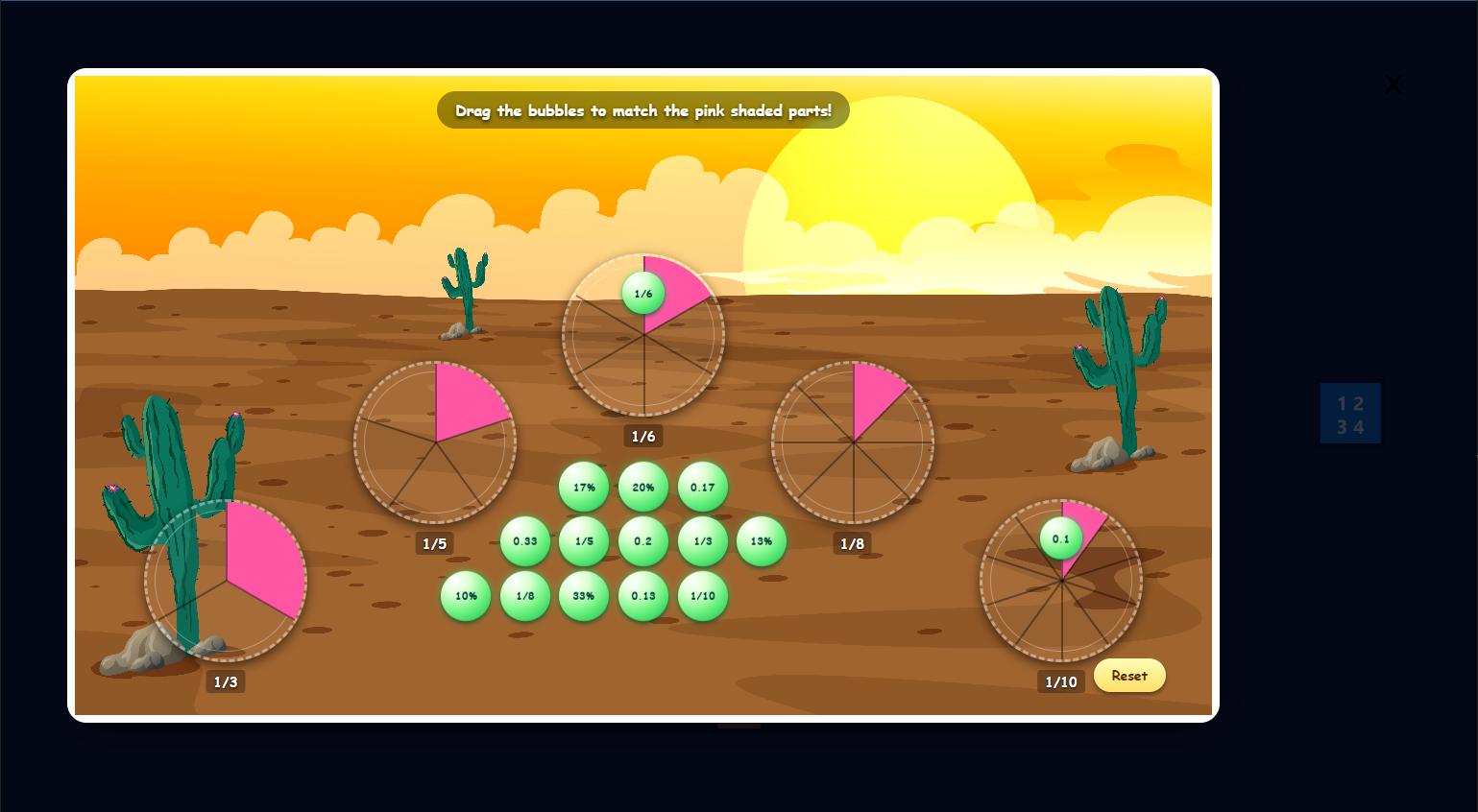Viewport: 1478px width, 812px height.
Task: Pick the 0.13 bubble
Action: click(x=644, y=596)
